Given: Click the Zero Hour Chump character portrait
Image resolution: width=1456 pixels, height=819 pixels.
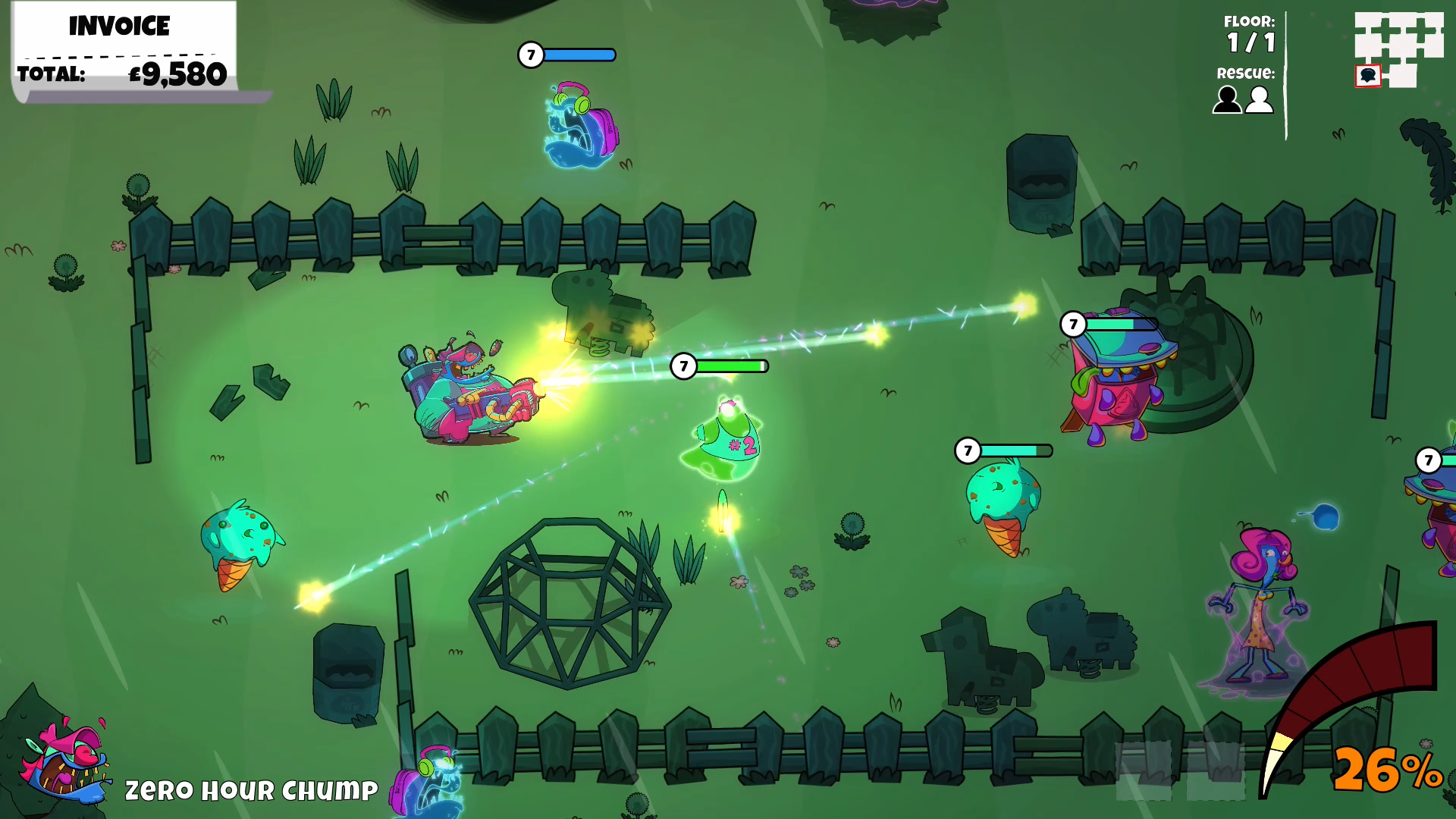Looking at the screenshot, I should [66, 759].
